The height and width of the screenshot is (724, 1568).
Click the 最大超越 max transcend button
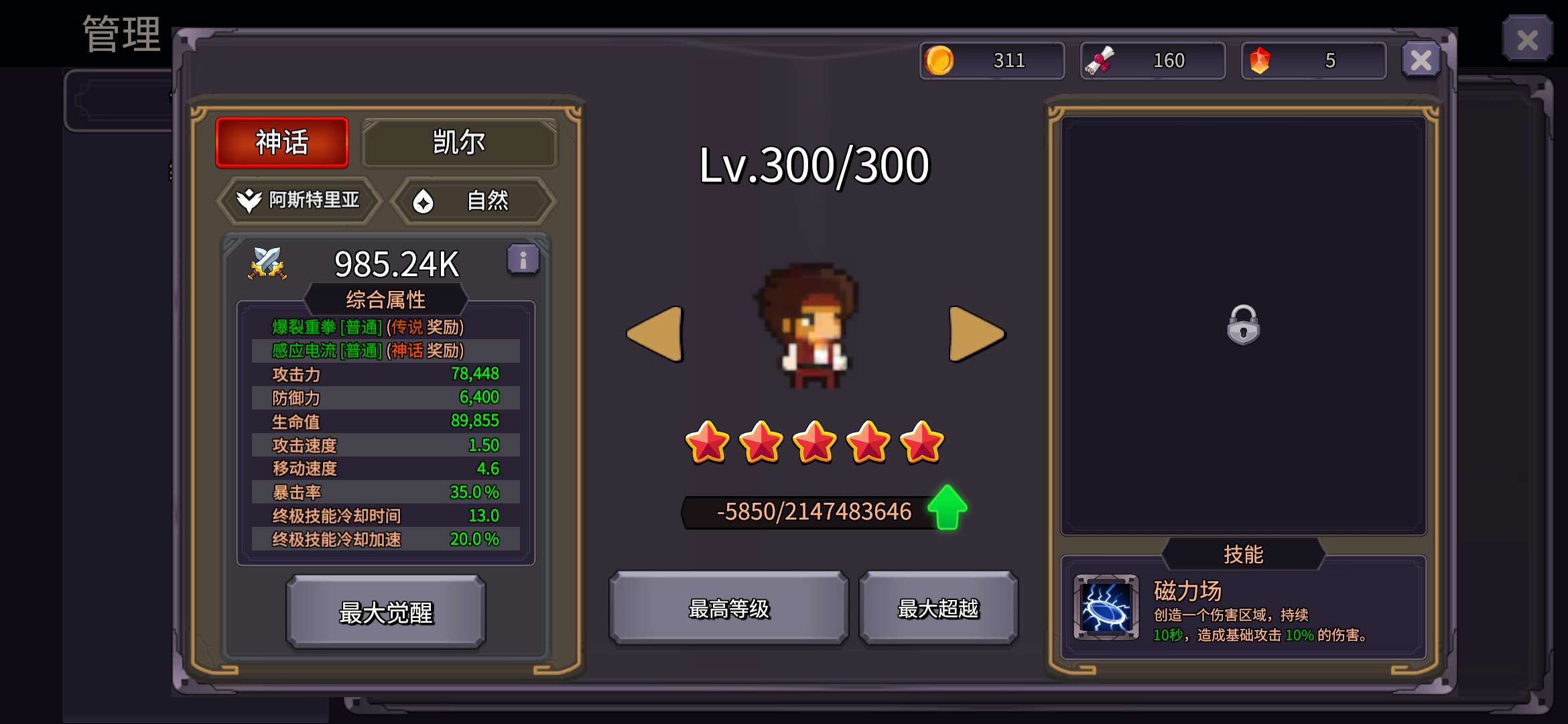tap(938, 609)
